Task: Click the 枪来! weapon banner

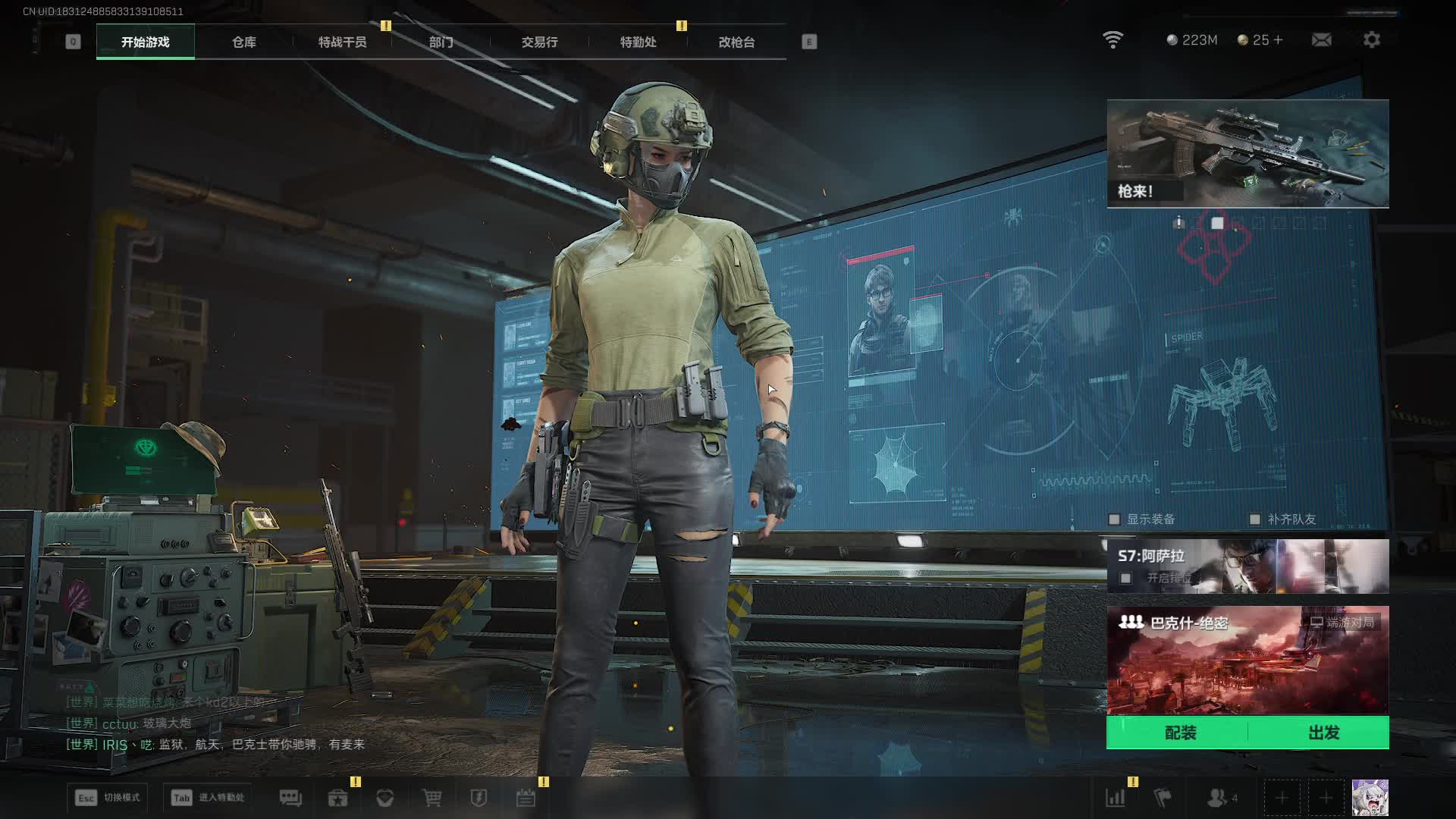Action: (1247, 153)
